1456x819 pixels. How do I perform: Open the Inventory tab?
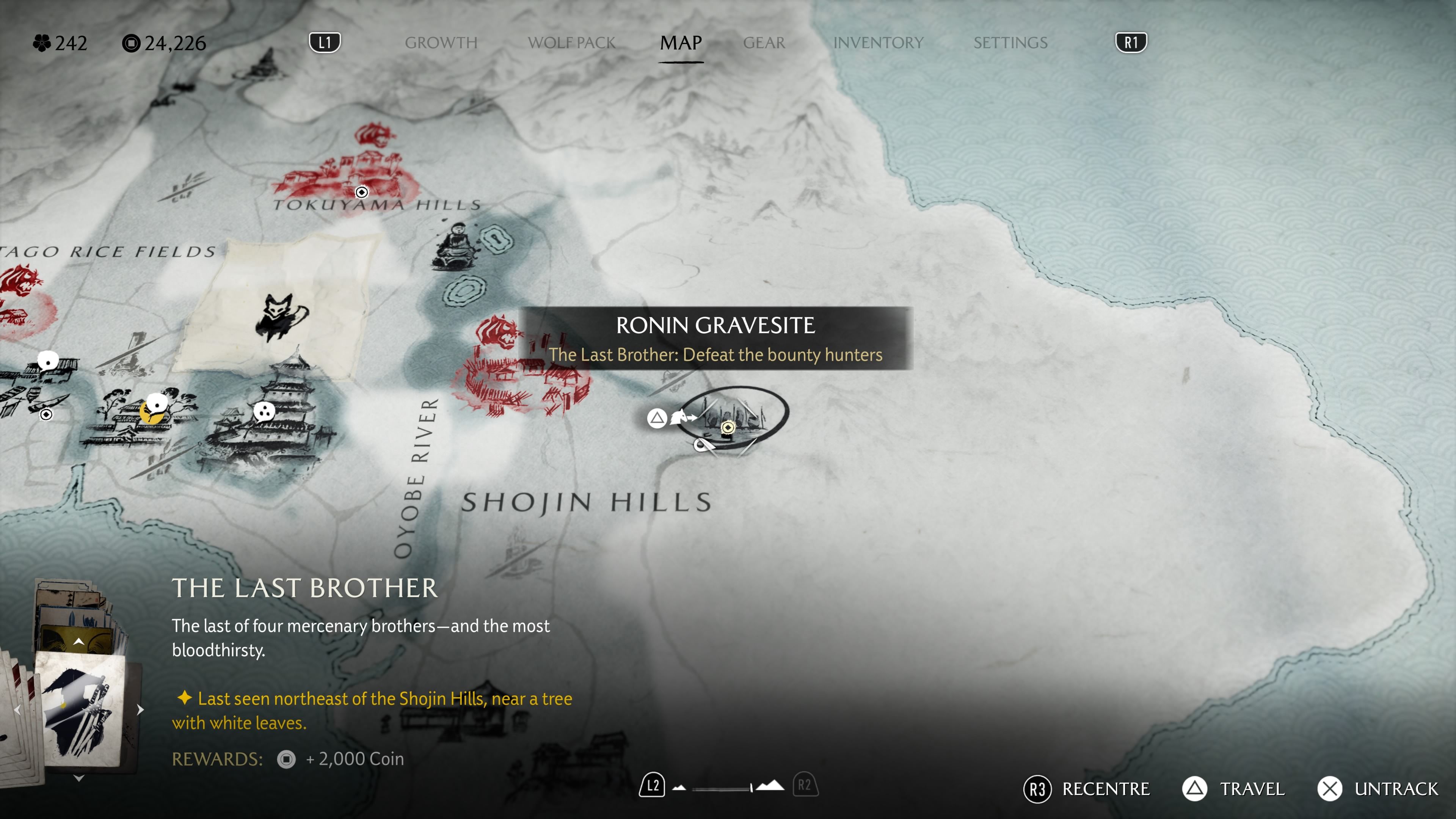[878, 43]
